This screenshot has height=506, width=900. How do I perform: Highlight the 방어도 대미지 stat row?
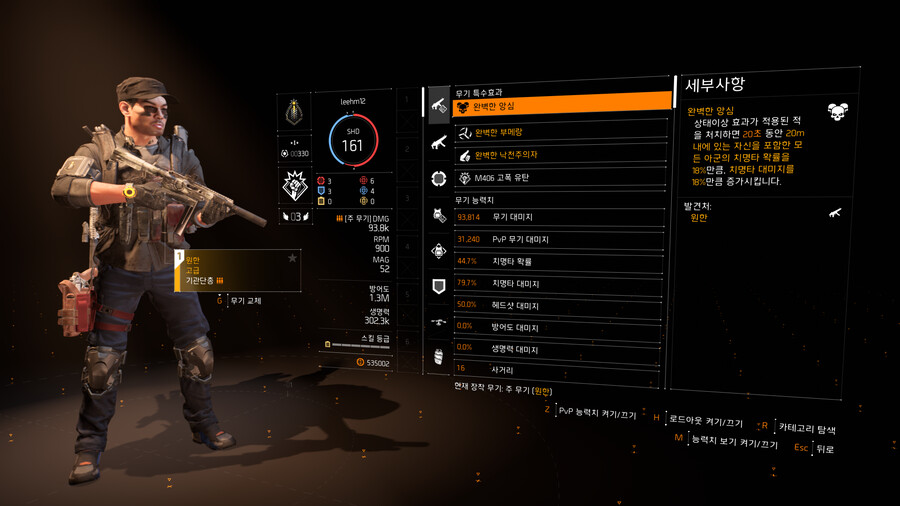click(560, 328)
